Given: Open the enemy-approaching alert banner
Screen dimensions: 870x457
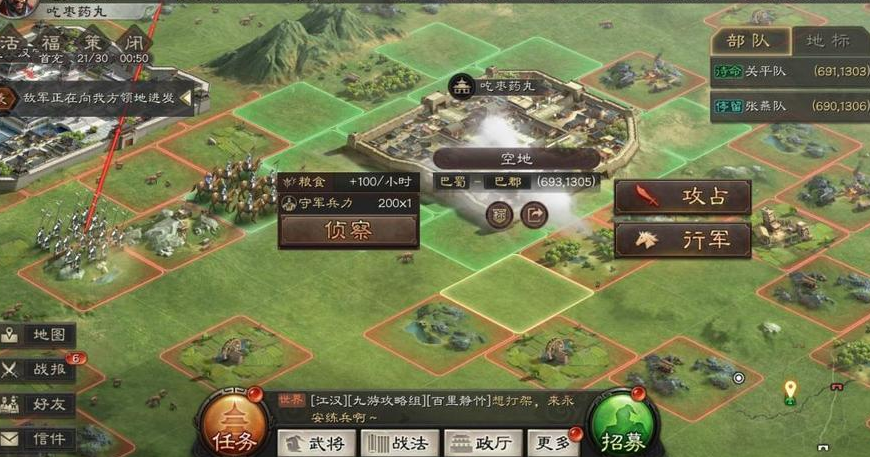Looking at the screenshot, I should [x=100, y=99].
